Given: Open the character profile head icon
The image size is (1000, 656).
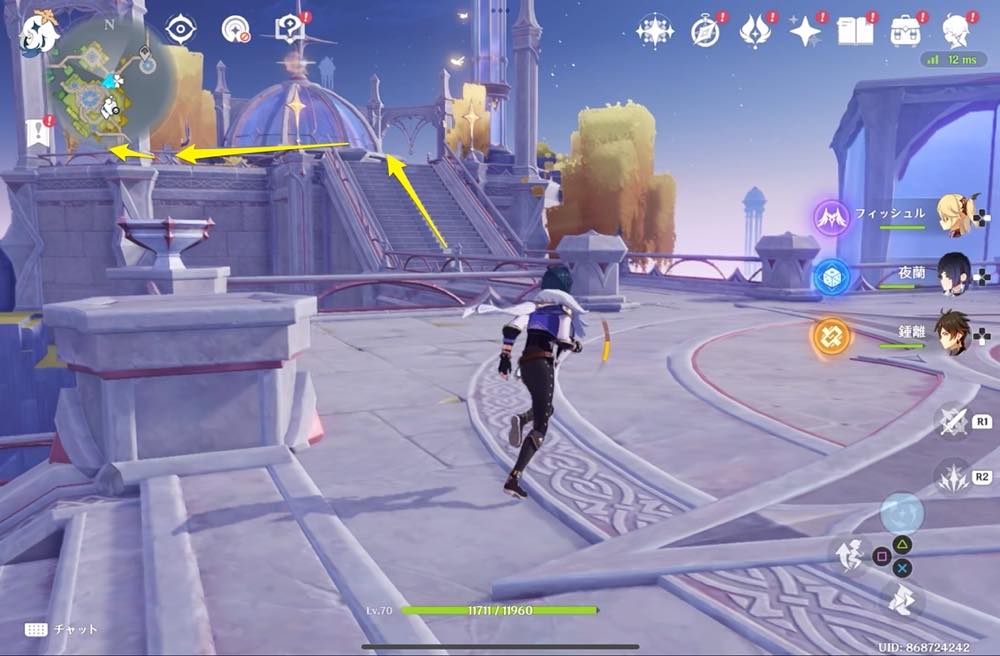Looking at the screenshot, I should pyautogui.click(x=957, y=32).
